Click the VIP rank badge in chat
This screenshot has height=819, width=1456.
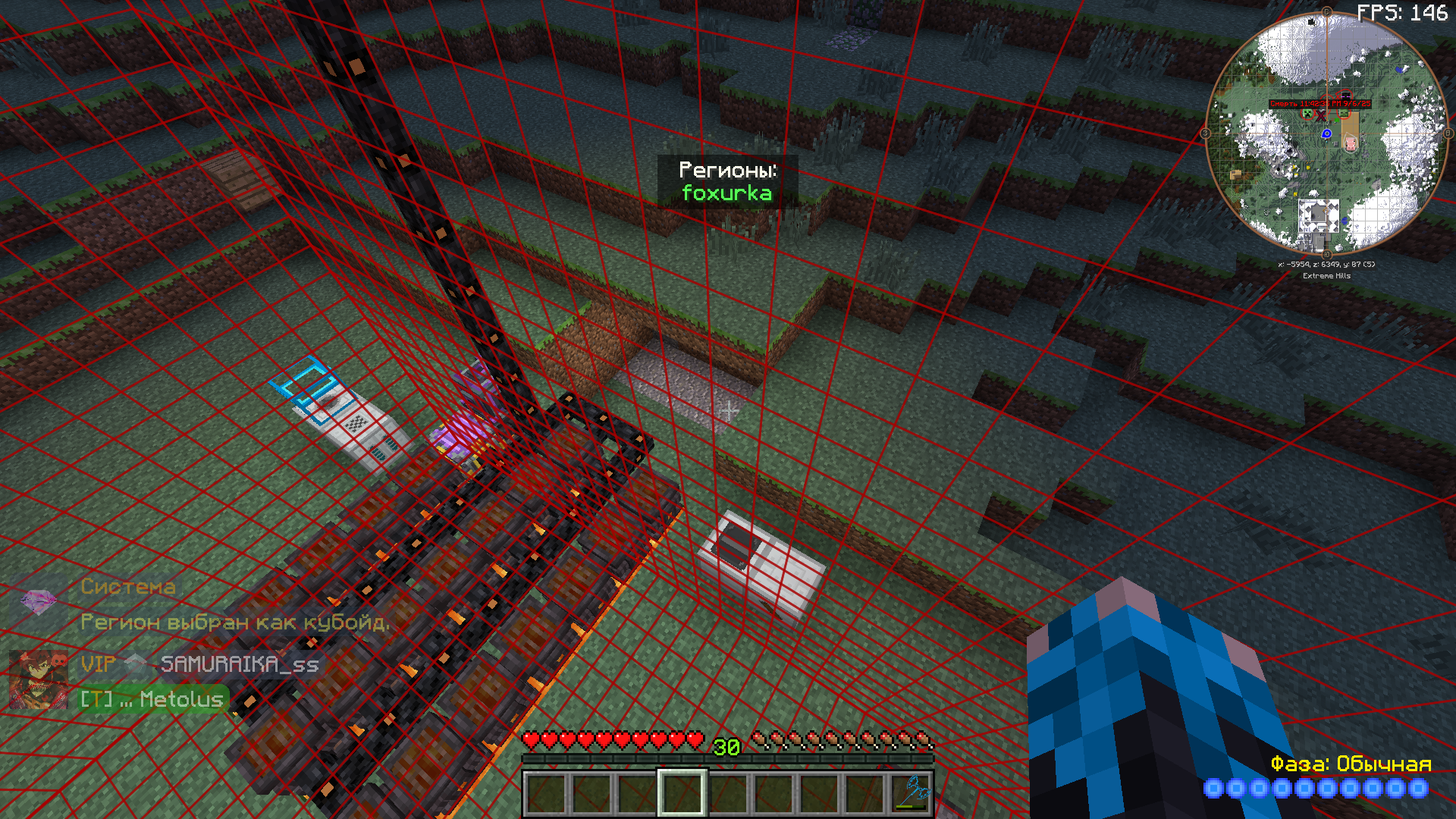99,664
